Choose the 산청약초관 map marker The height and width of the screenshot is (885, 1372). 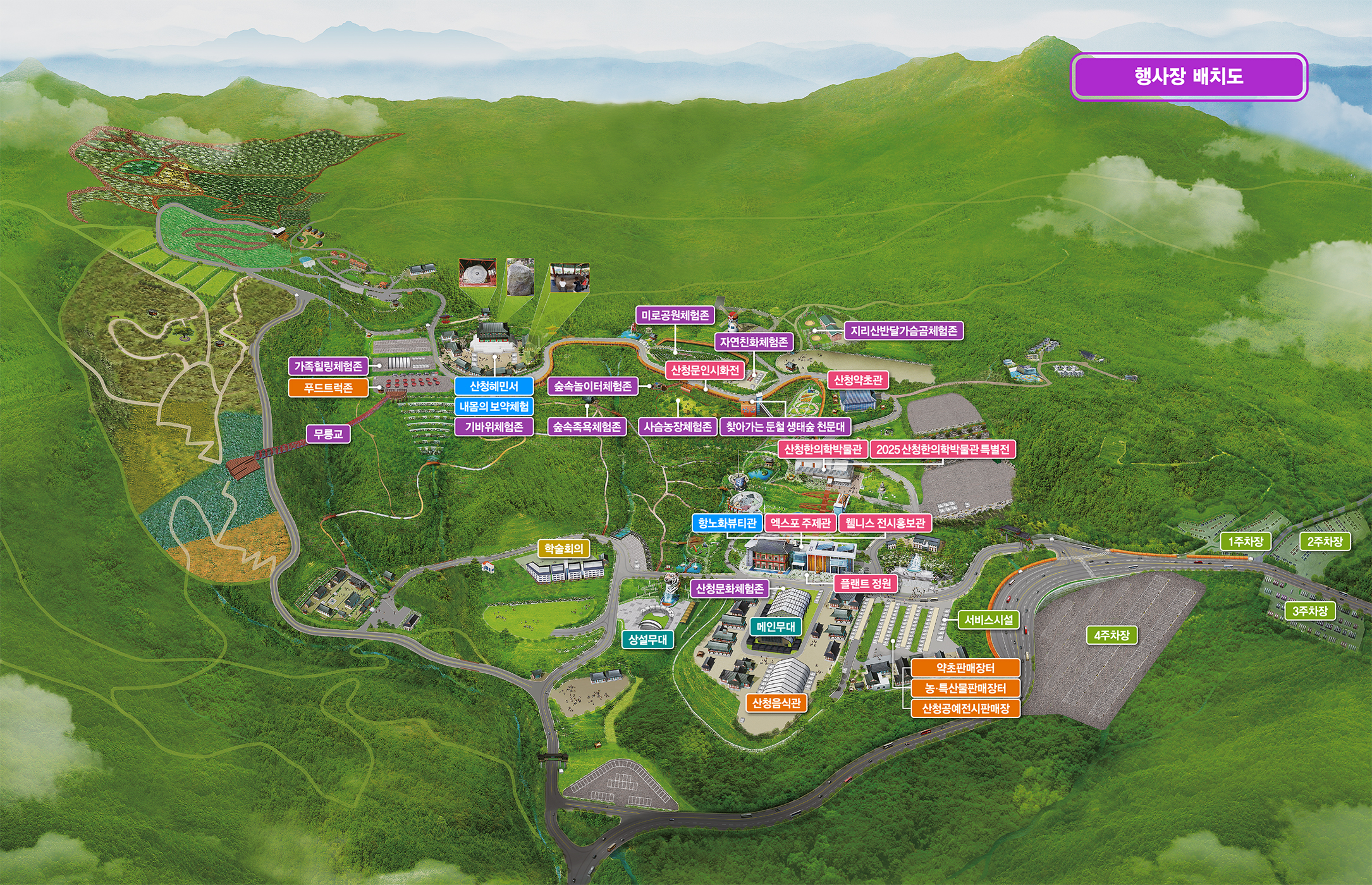pos(858,380)
